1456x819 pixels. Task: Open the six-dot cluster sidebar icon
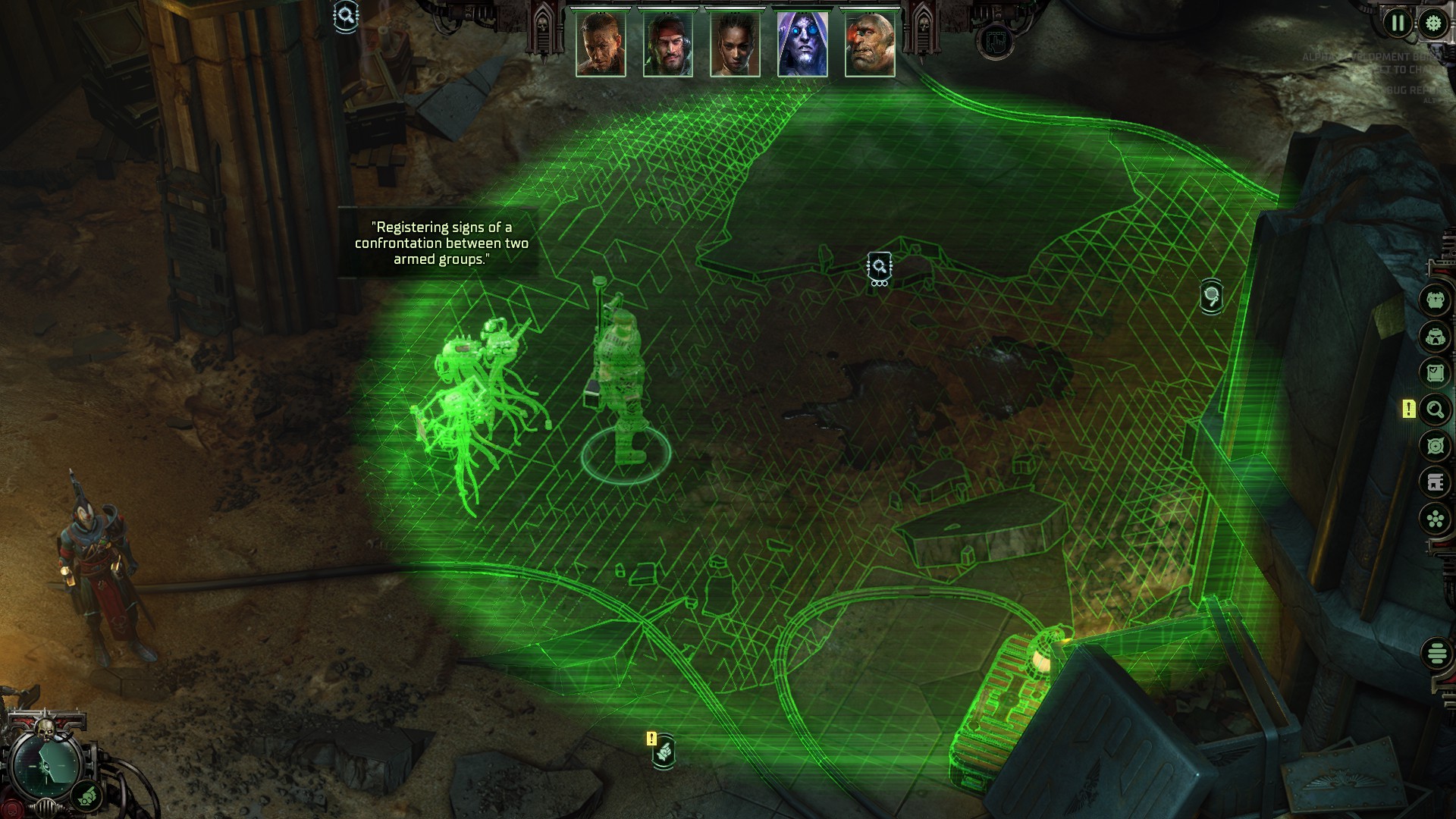coord(1435,519)
